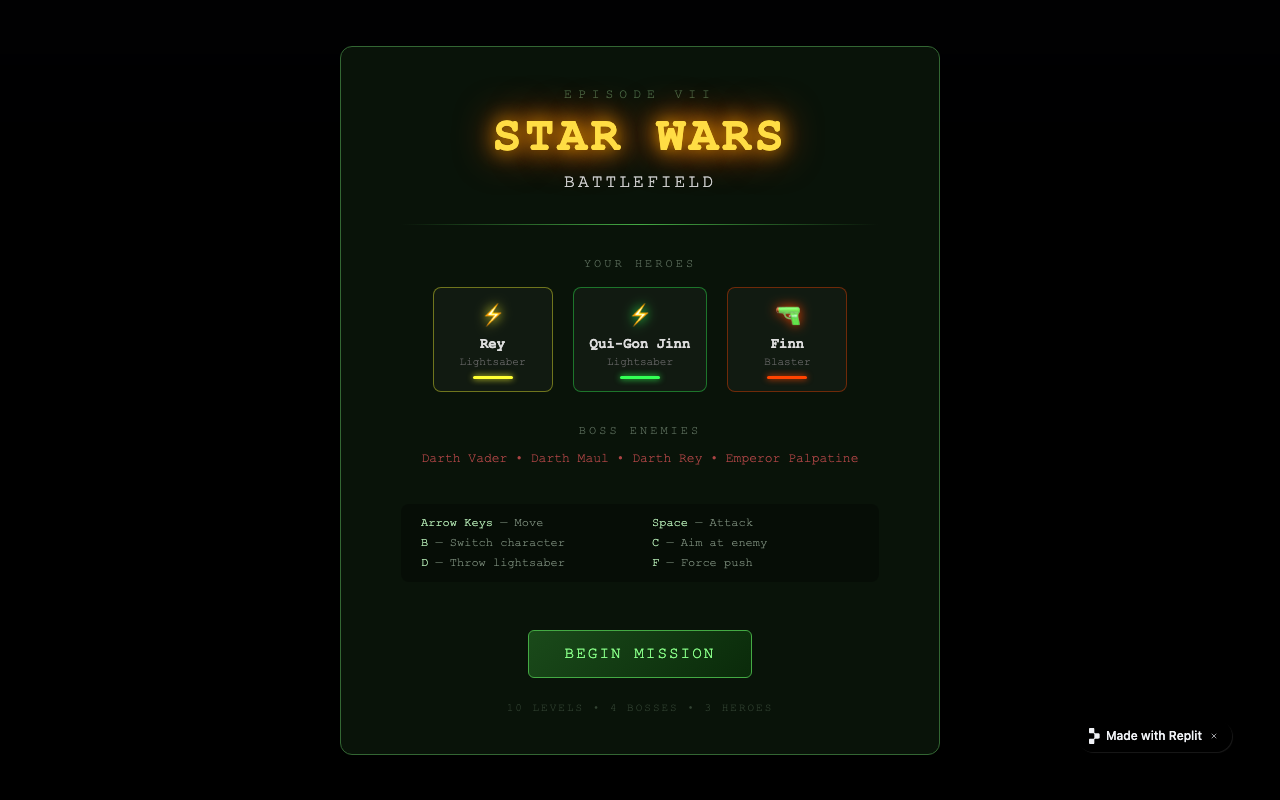Click Qui-Gon Jinn's lightning bolt icon

[640, 313]
